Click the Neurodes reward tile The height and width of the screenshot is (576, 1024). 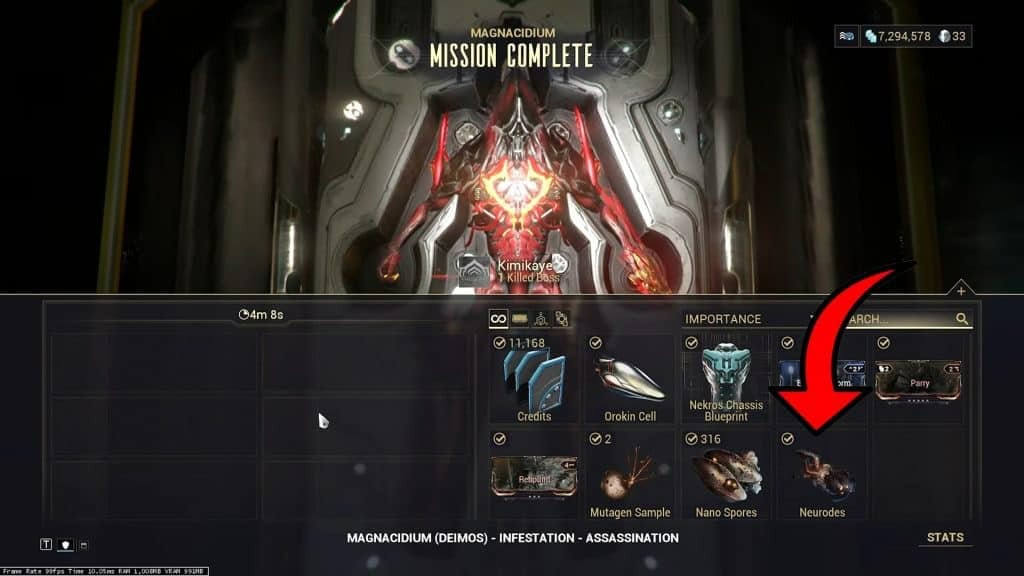click(822, 475)
